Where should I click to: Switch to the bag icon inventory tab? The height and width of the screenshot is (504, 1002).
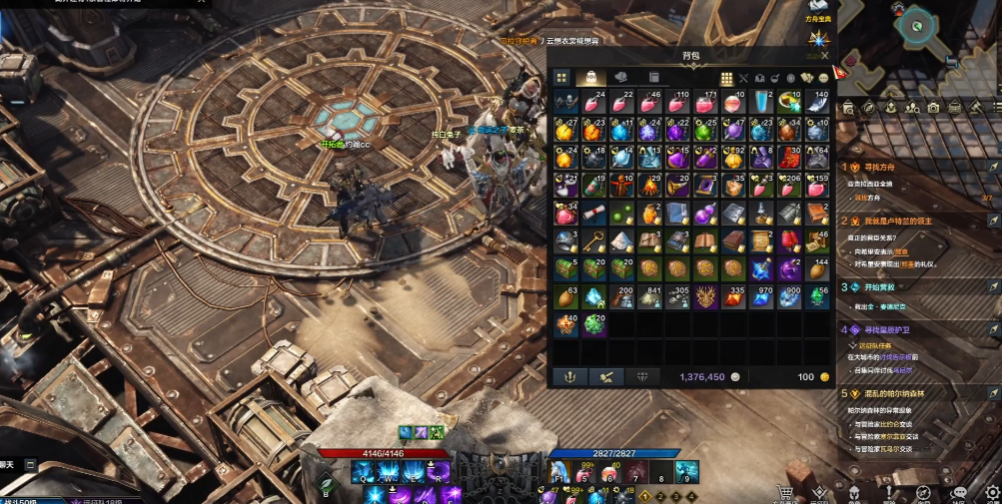[591, 77]
